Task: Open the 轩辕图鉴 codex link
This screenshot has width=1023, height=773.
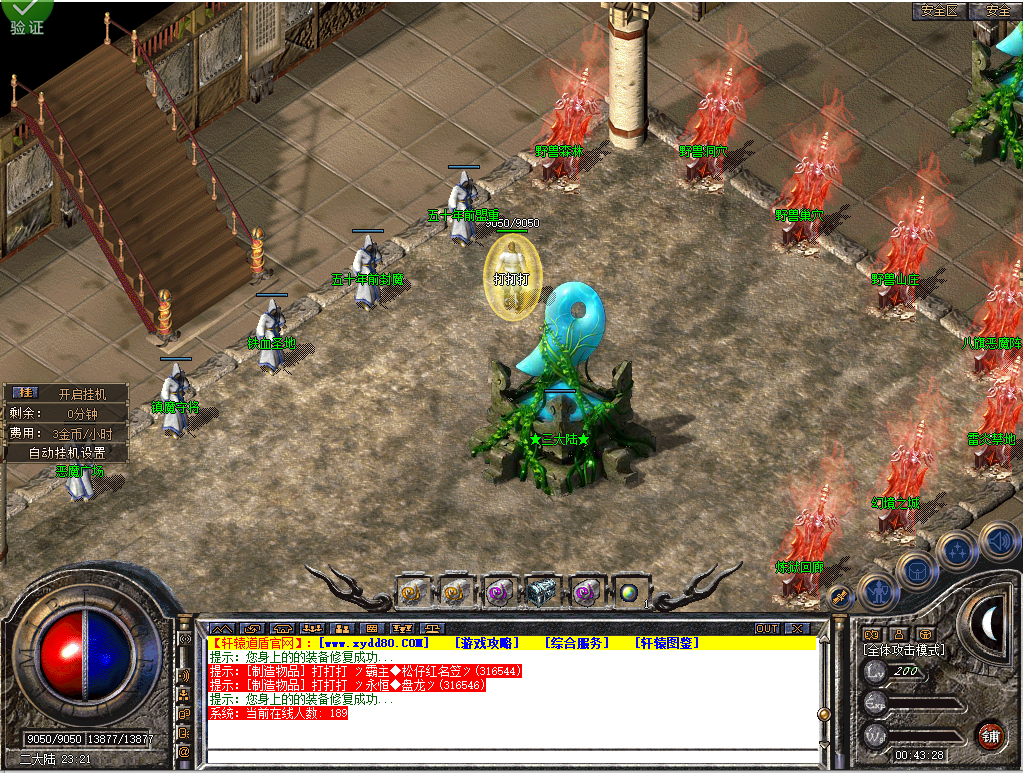Action: tap(666, 642)
